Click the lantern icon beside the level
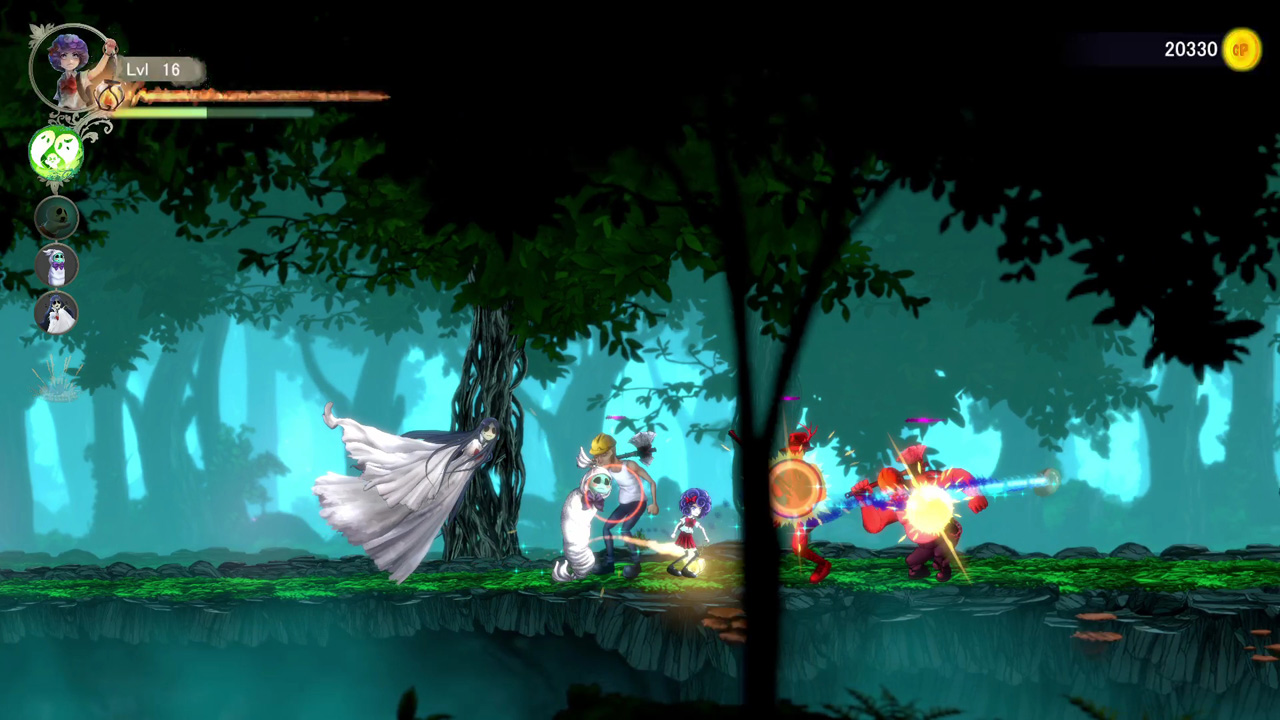This screenshot has width=1280, height=720. click(110, 96)
